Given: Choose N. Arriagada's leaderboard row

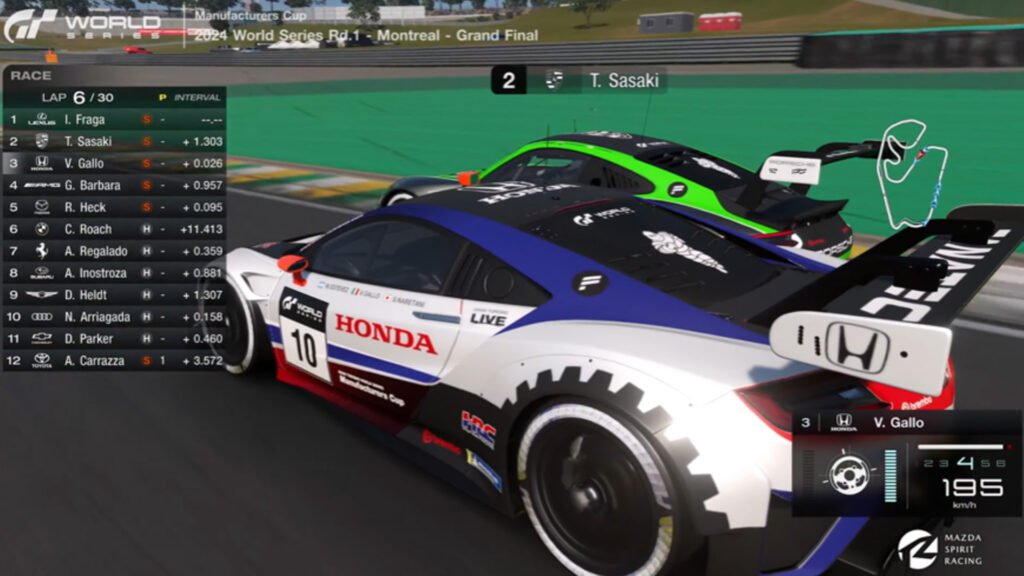Looking at the screenshot, I should (114, 316).
